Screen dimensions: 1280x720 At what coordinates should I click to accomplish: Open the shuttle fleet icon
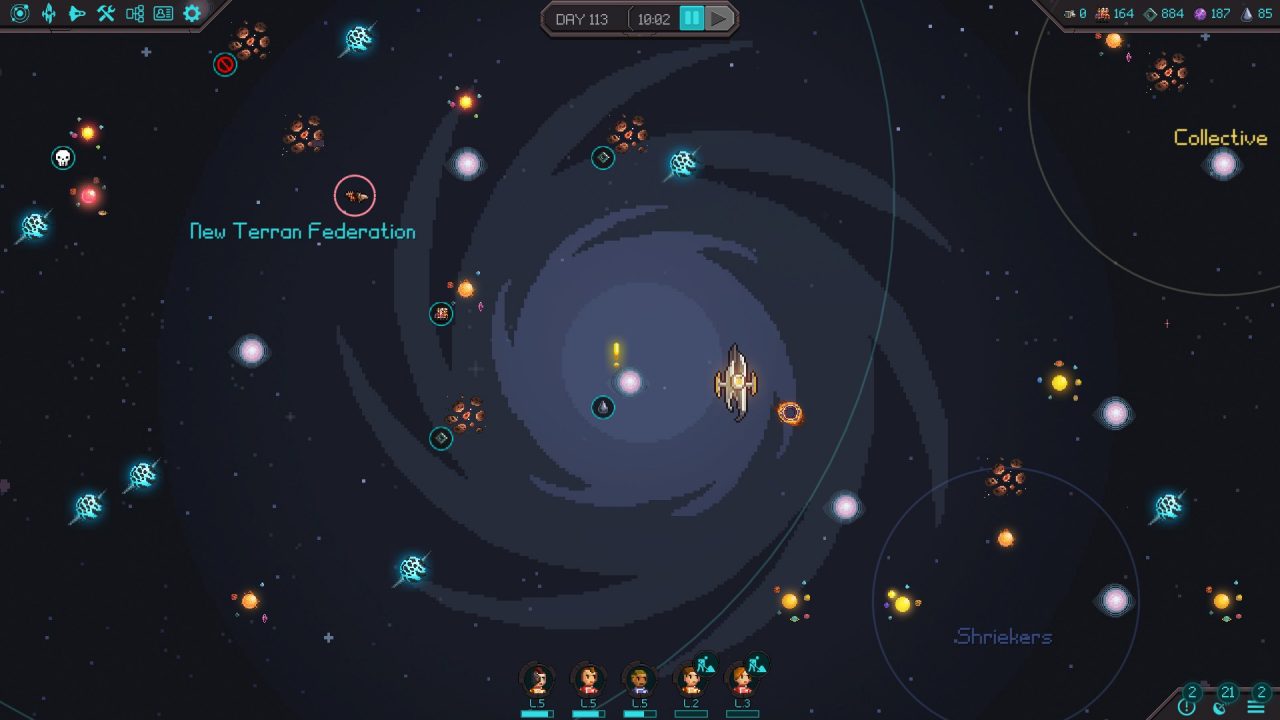tap(77, 13)
